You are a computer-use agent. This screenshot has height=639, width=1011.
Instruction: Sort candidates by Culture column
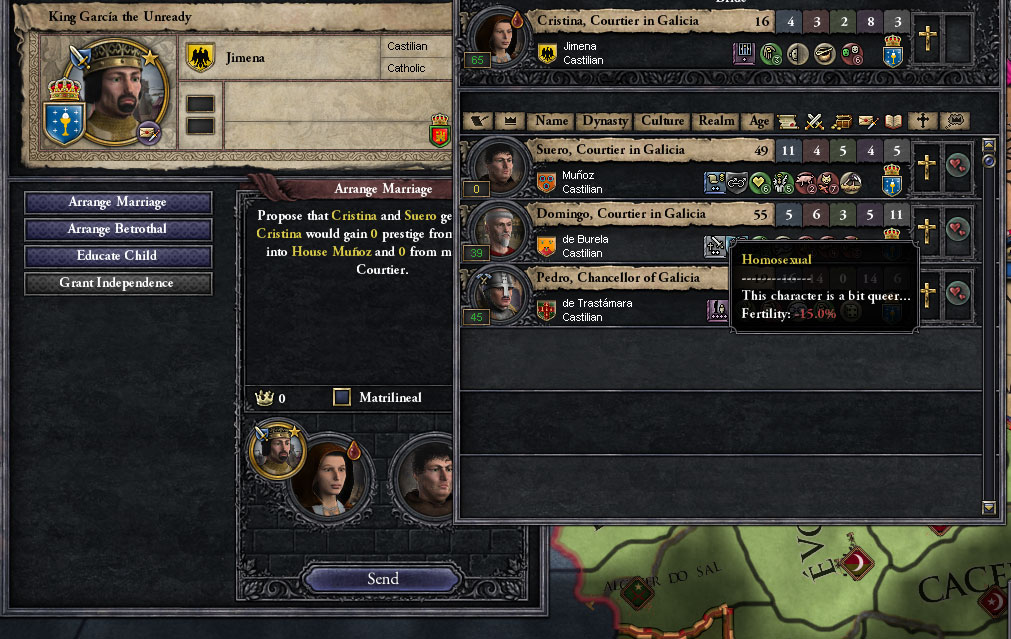[662, 121]
